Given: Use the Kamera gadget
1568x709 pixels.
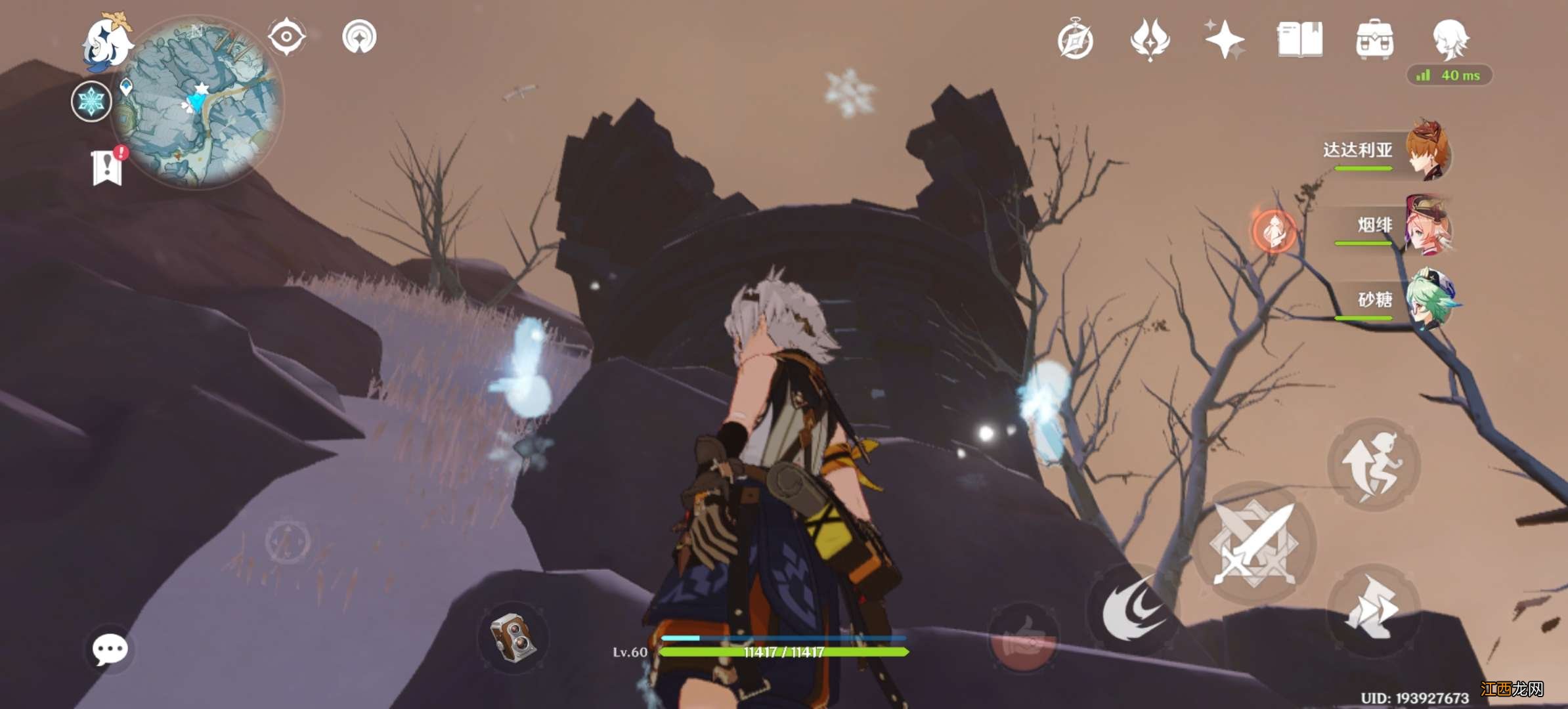Looking at the screenshot, I should (513, 637).
